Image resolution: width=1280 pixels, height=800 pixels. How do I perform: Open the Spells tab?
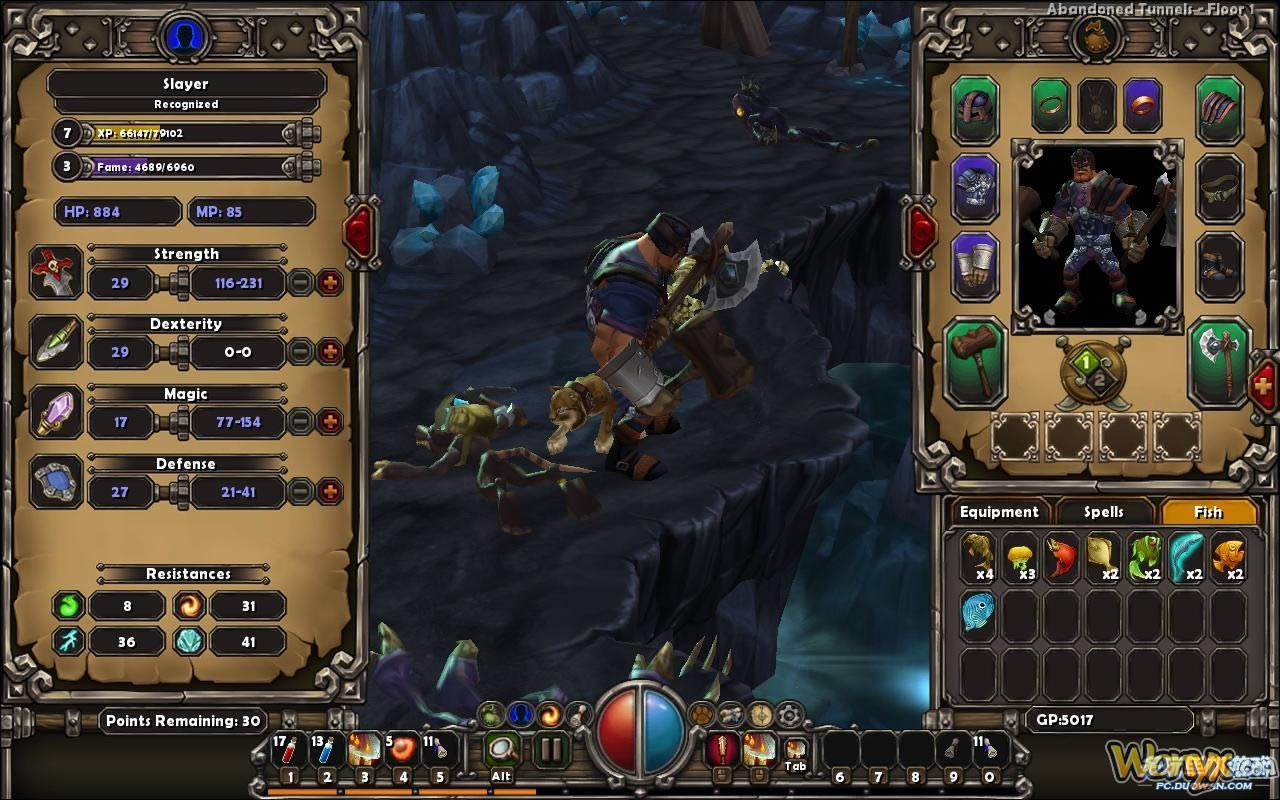click(x=1104, y=512)
